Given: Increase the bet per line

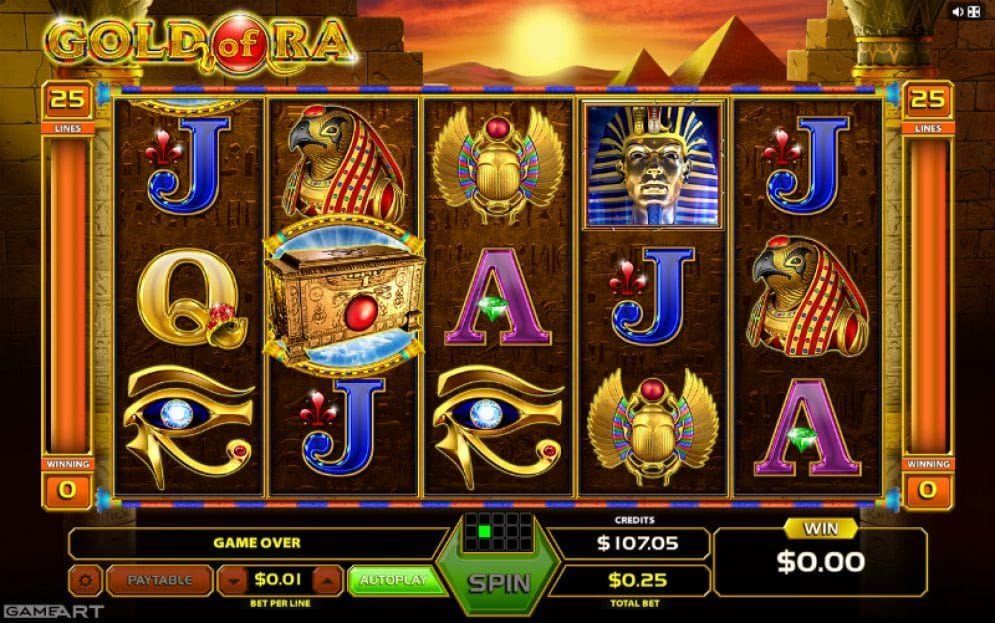Looking at the screenshot, I should [x=326, y=579].
